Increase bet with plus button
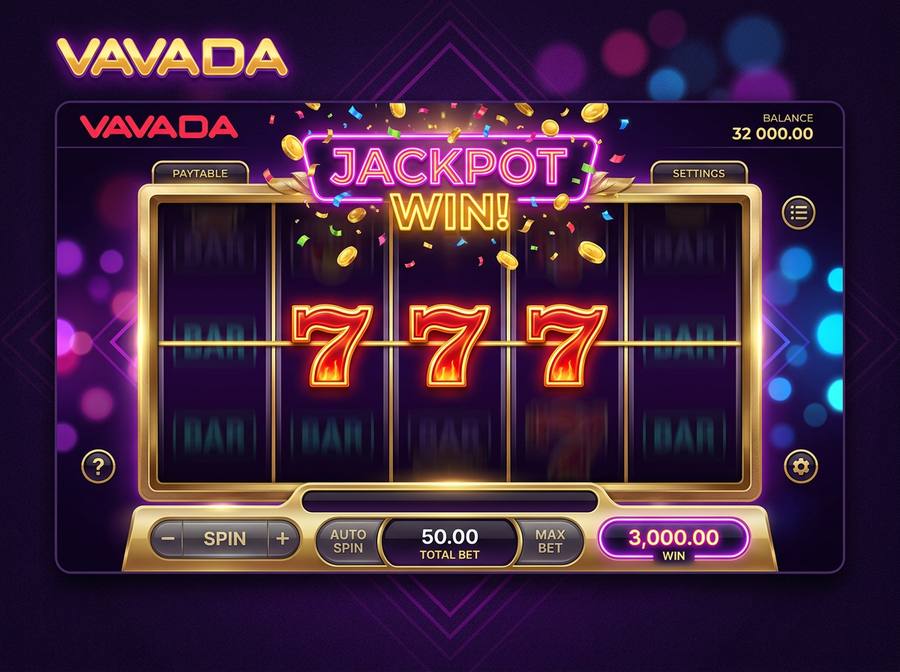 pyautogui.click(x=282, y=539)
